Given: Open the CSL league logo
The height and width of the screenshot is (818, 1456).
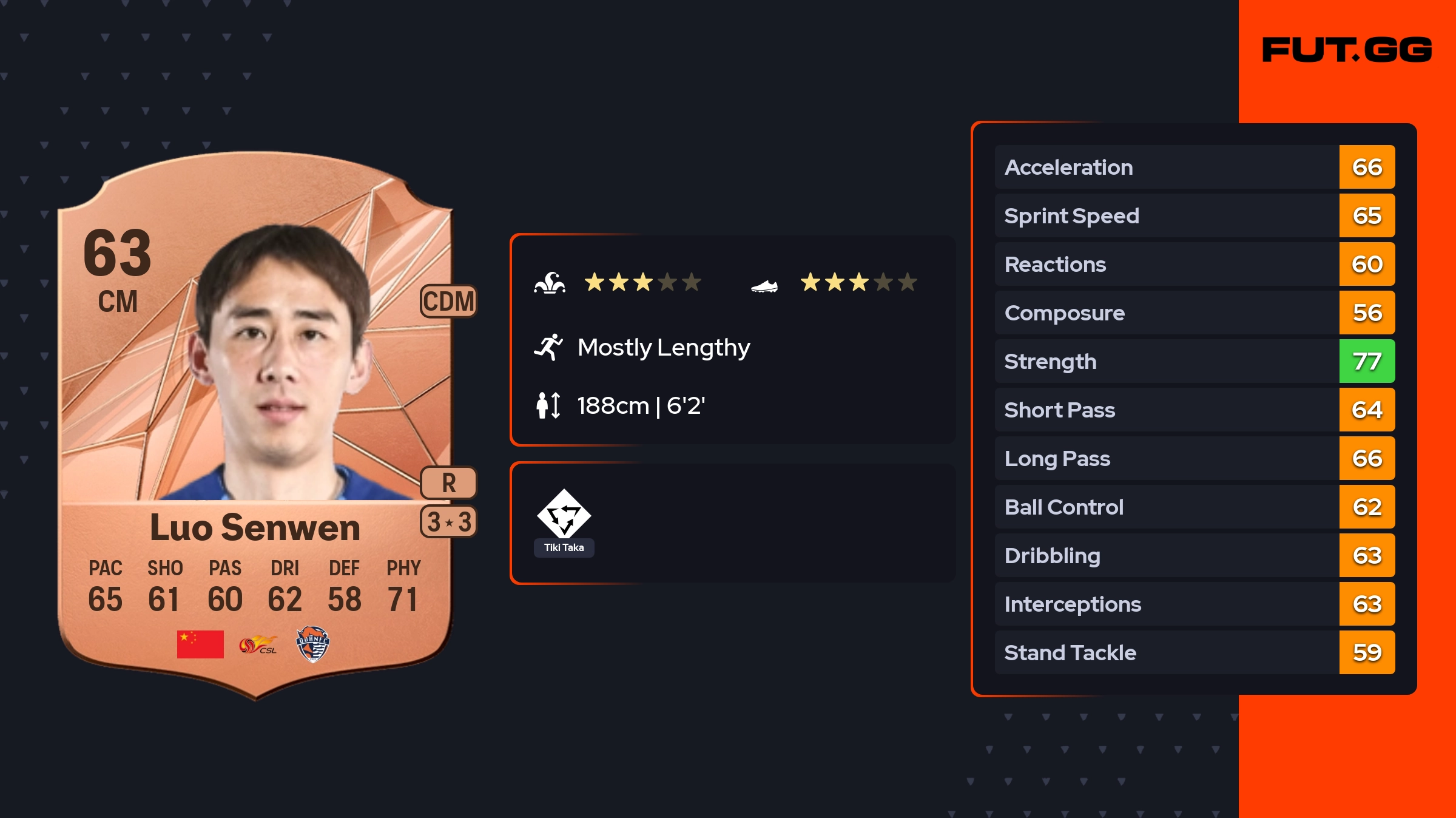Looking at the screenshot, I should pos(258,644).
